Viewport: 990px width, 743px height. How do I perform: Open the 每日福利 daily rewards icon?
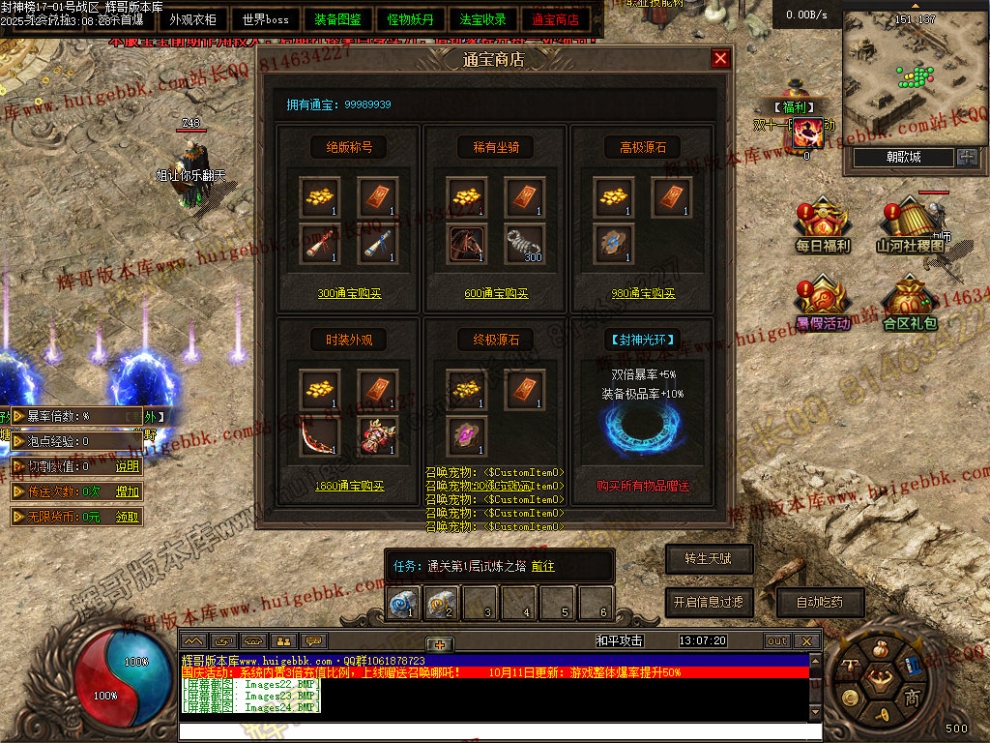(x=823, y=225)
